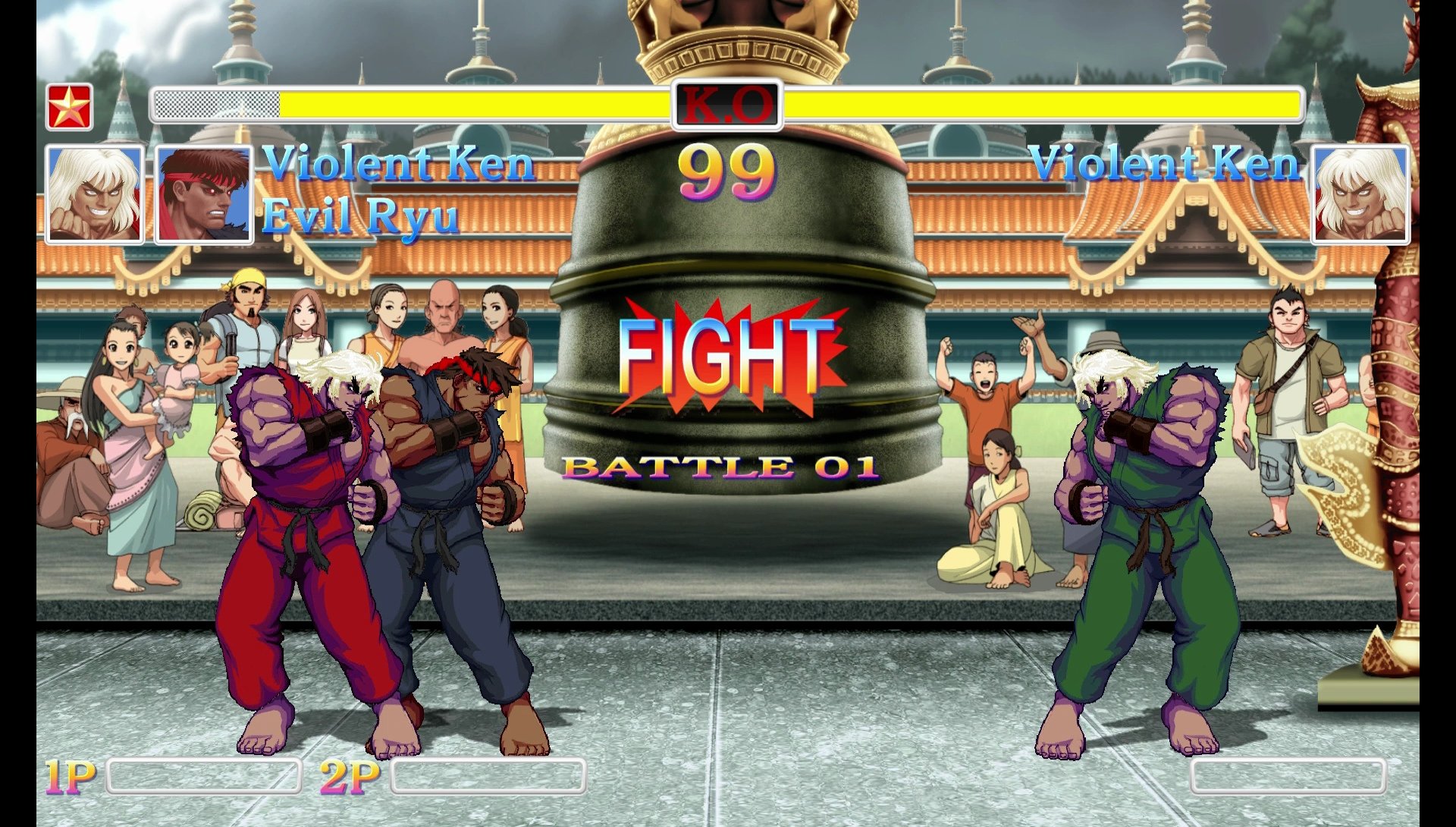Click the K.O indicator at top center
Screen dimensions: 1456x827
coord(727,104)
